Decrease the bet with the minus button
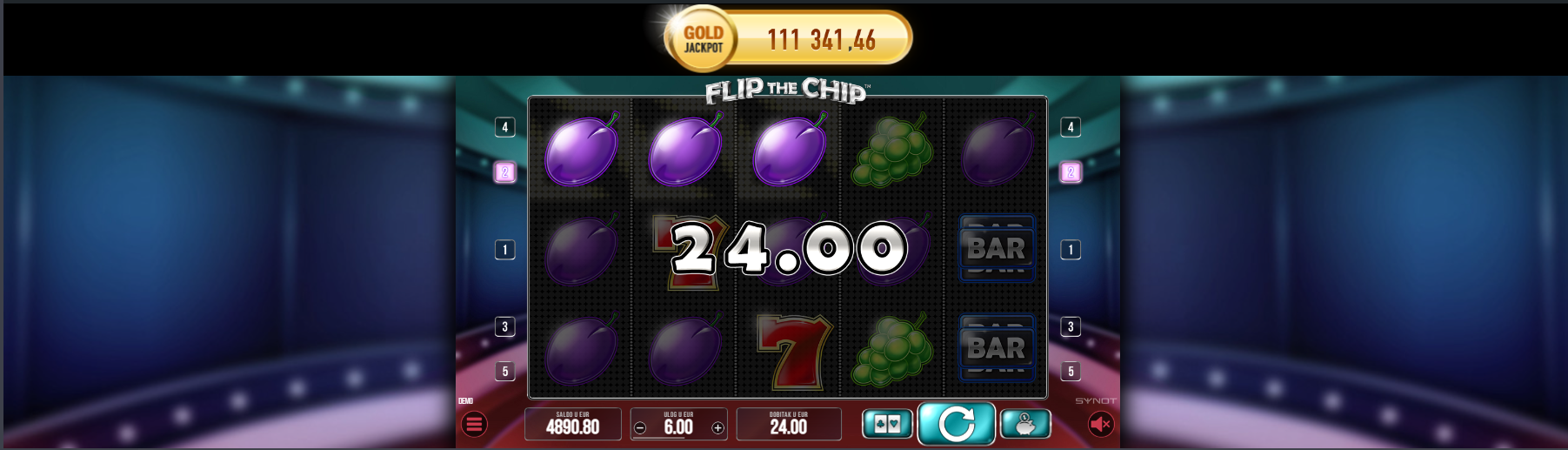The width and height of the screenshot is (1568, 450). 640,427
